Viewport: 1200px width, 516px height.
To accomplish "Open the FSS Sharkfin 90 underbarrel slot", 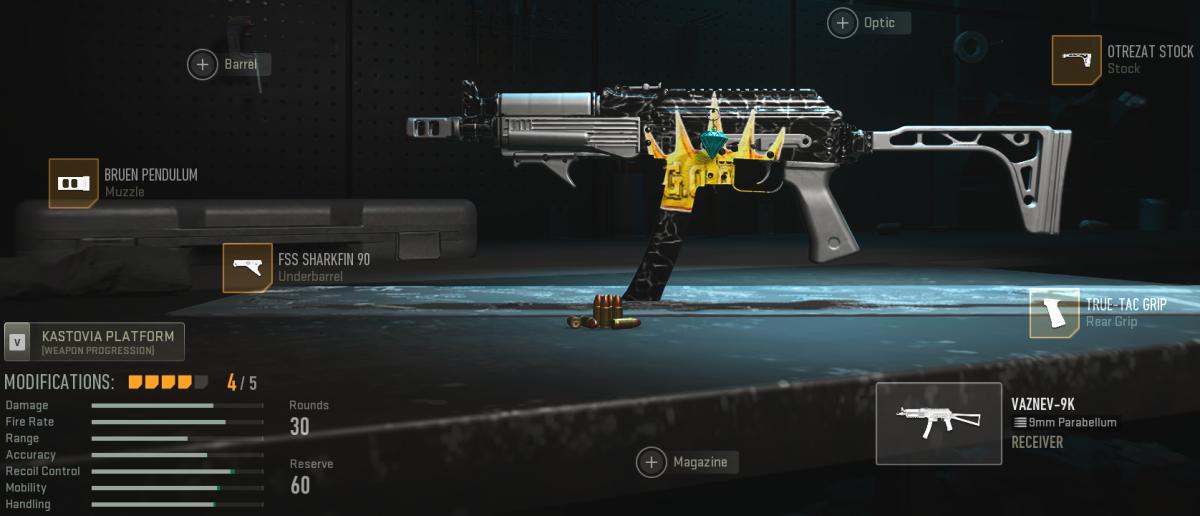I will coord(247,268).
